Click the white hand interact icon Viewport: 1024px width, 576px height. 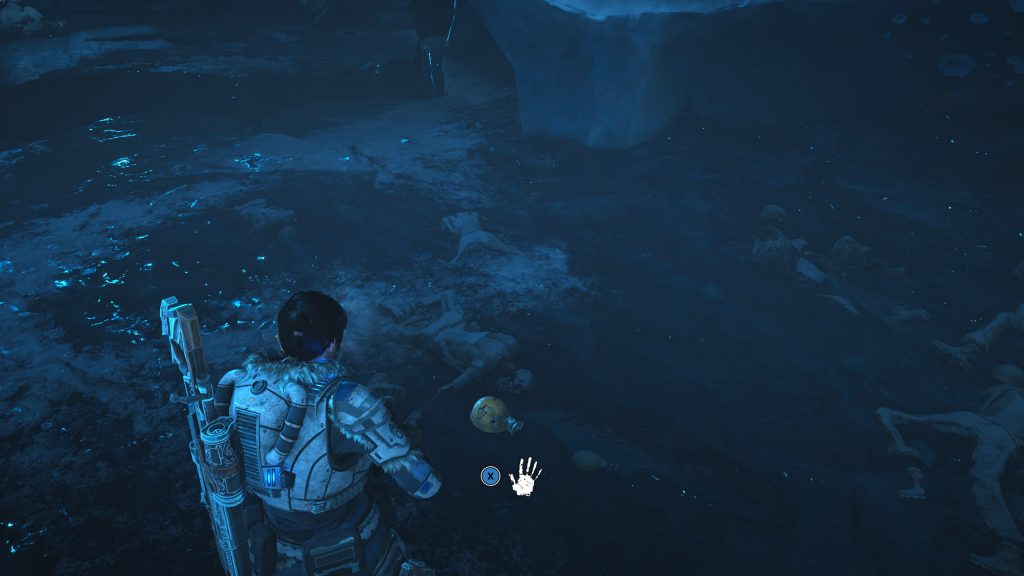525,476
